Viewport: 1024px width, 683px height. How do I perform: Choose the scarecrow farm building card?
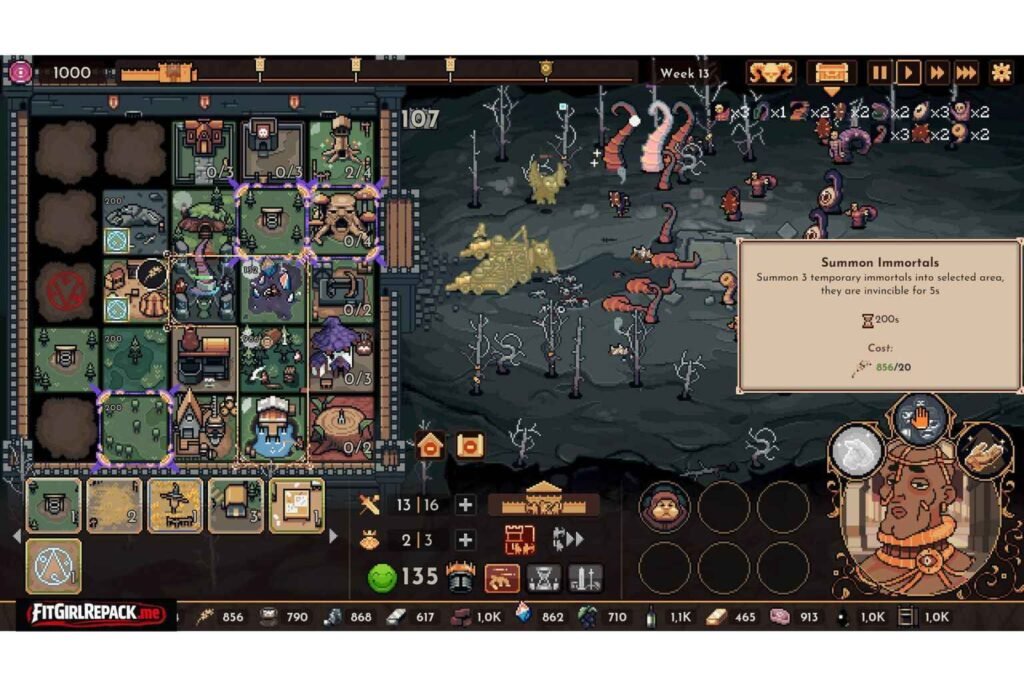coord(175,505)
